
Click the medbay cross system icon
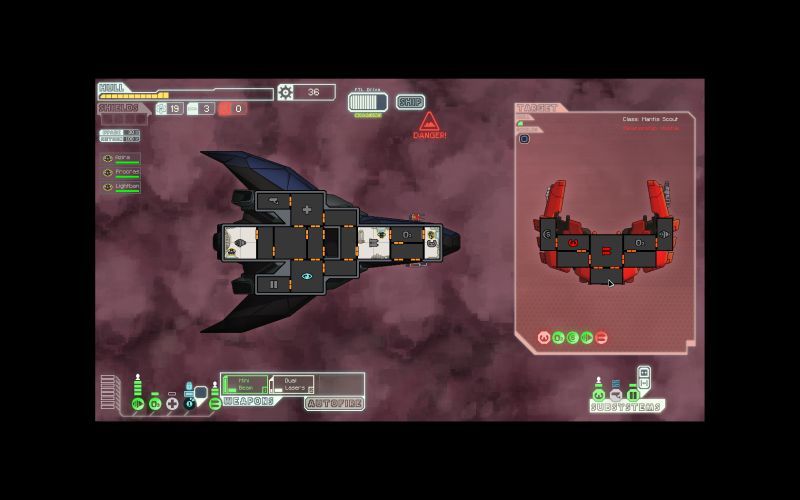172,404
